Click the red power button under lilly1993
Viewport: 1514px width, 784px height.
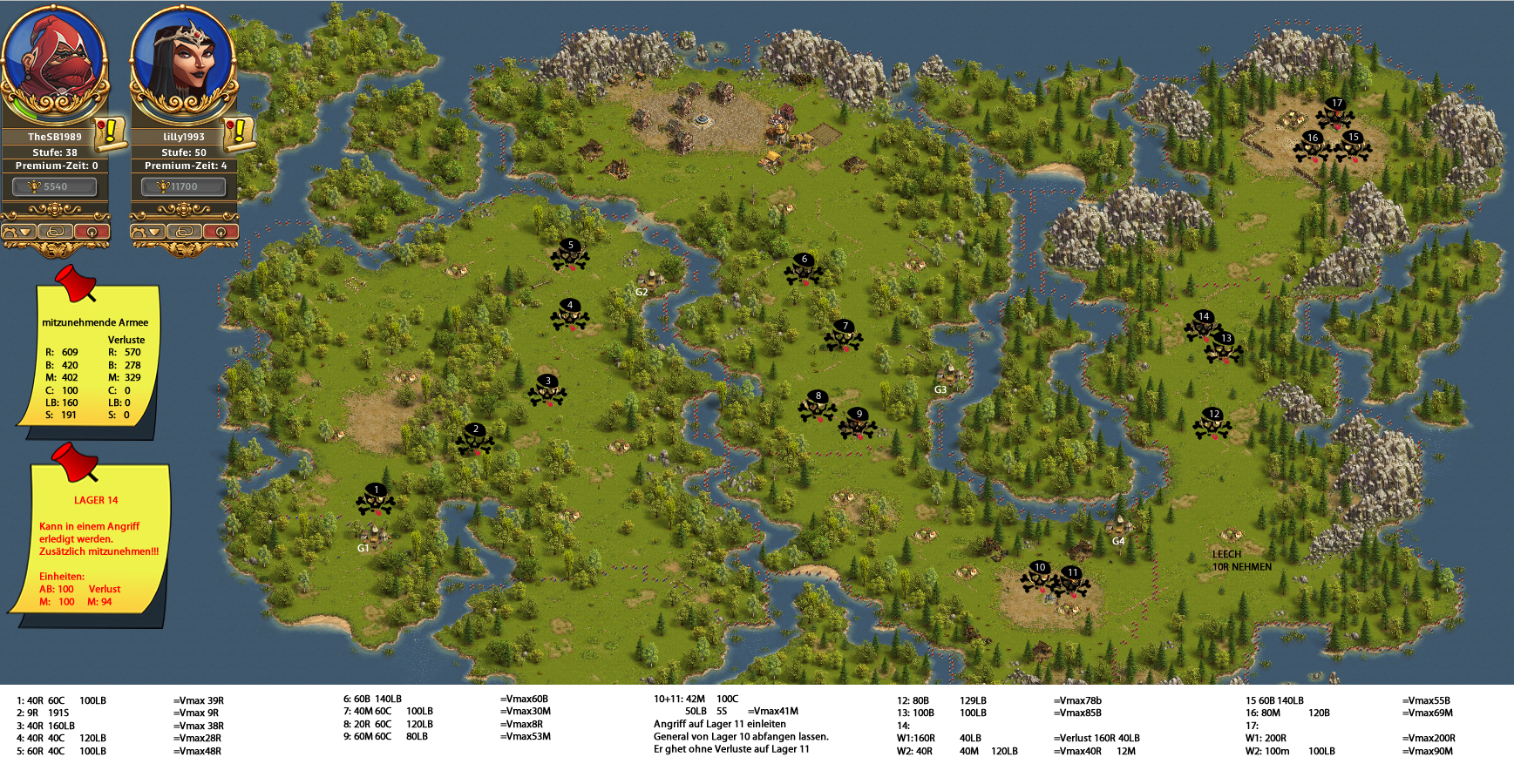click(221, 232)
